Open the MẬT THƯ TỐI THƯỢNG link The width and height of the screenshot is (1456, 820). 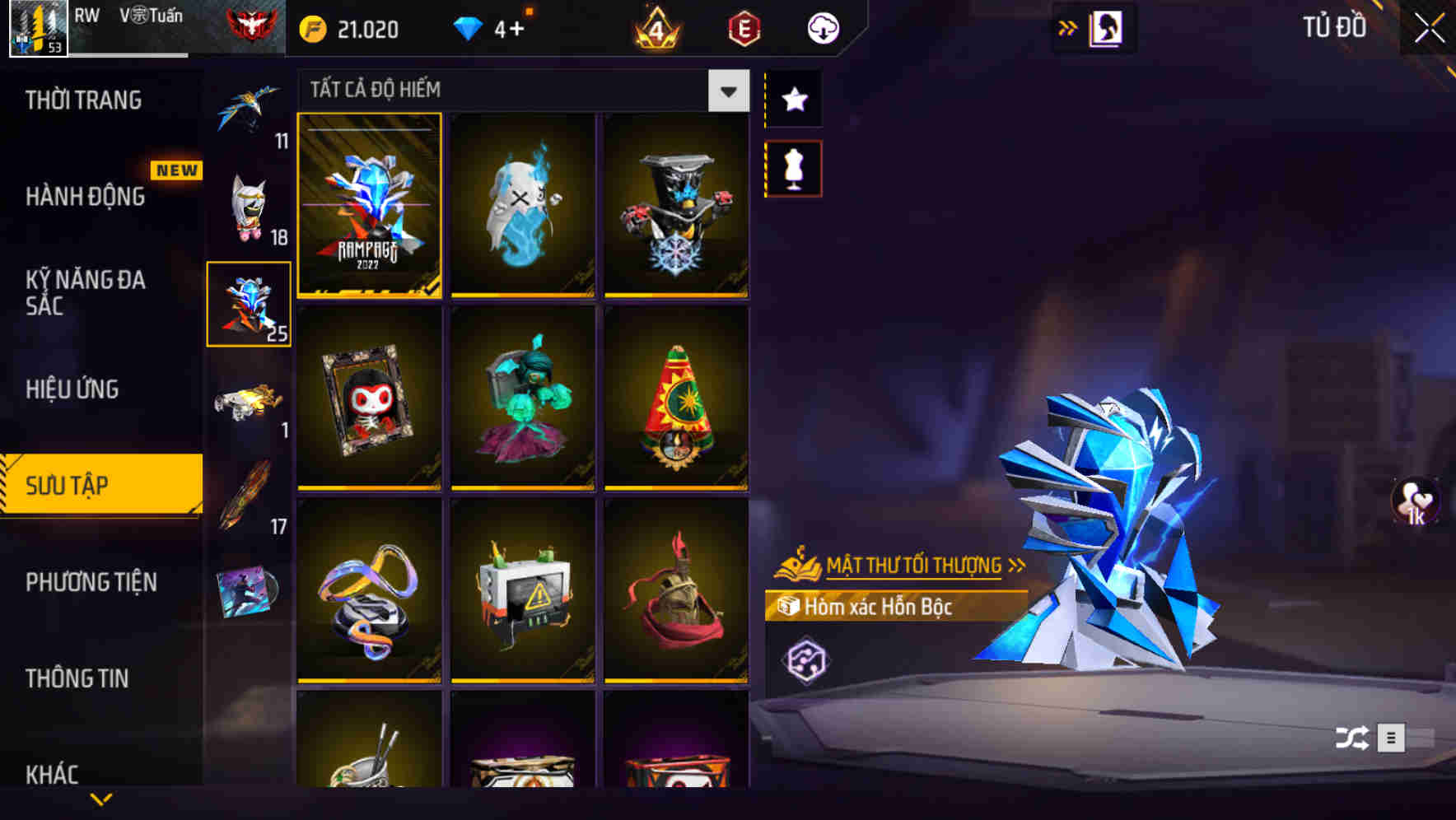pos(917,565)
